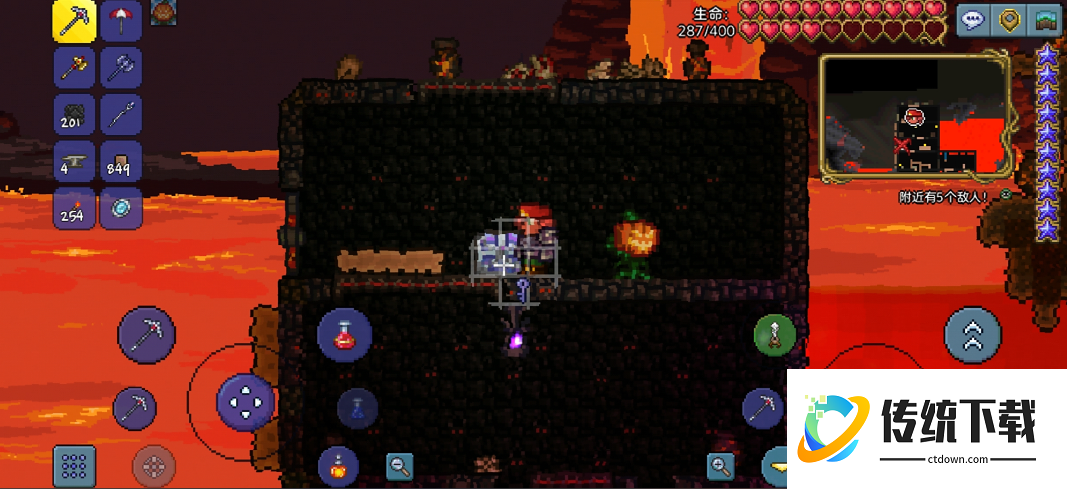
Task: Use the blue mana potion quick button
Action: coord(357,408)
